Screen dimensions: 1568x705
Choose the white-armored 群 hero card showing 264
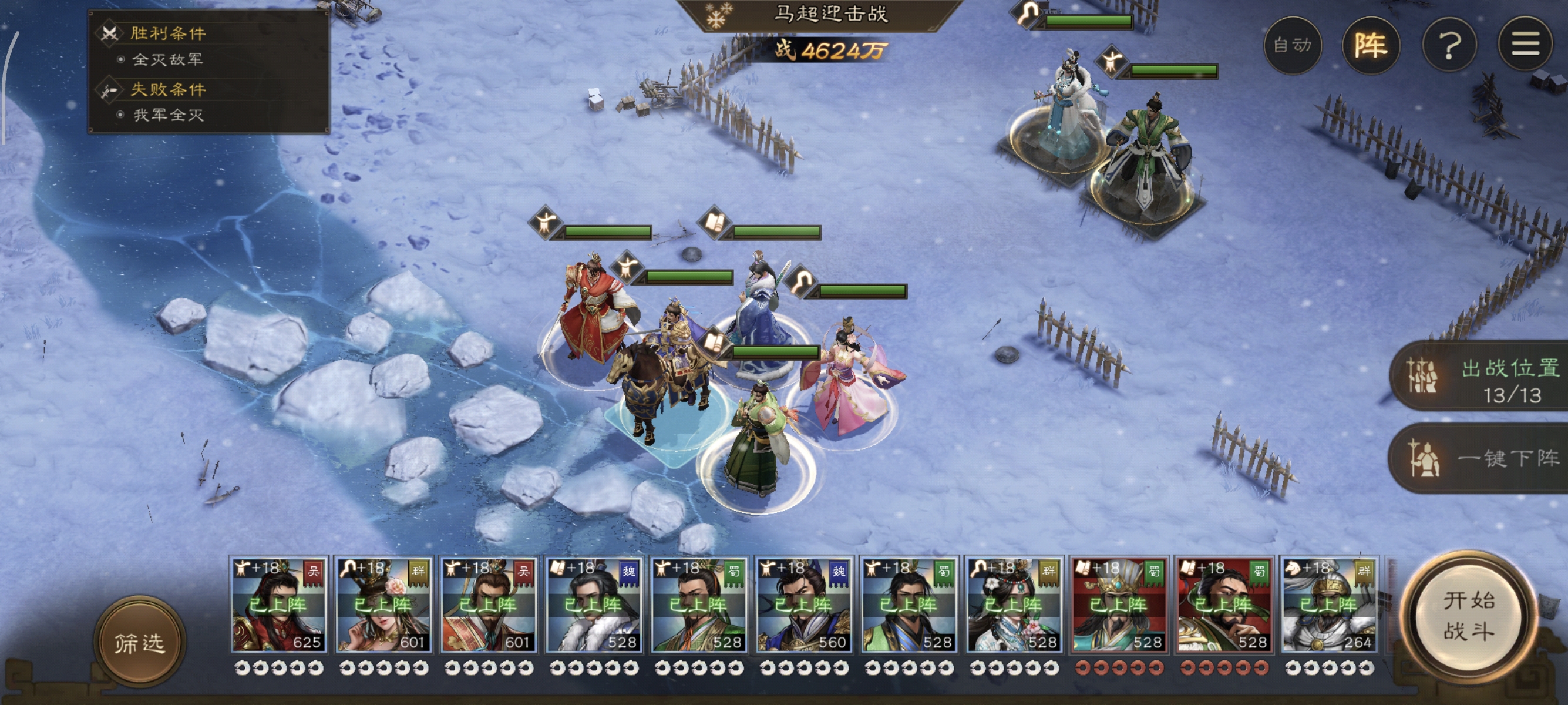coord(1330,605)
